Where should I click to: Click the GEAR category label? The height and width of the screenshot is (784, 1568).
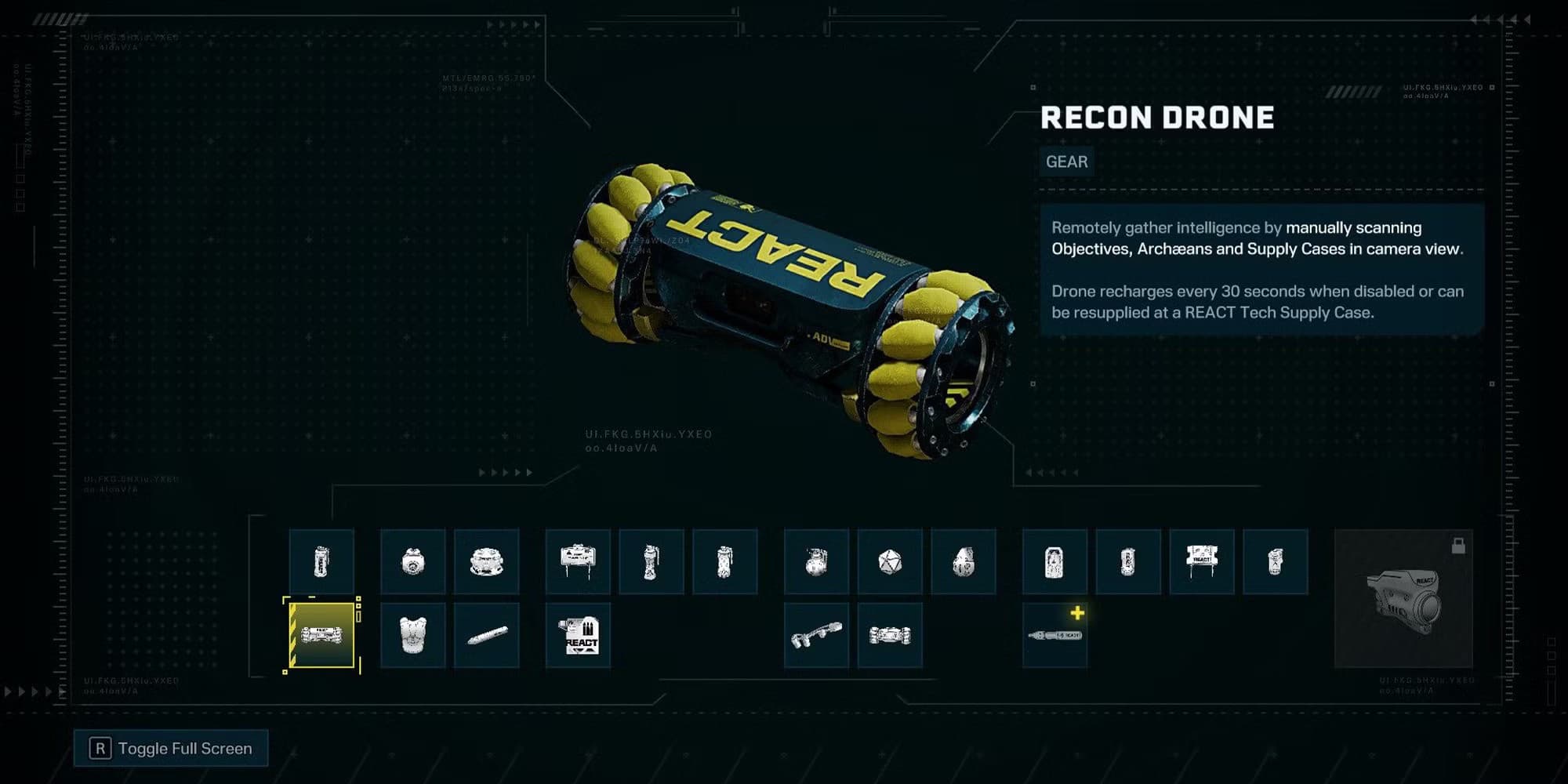1066,162
